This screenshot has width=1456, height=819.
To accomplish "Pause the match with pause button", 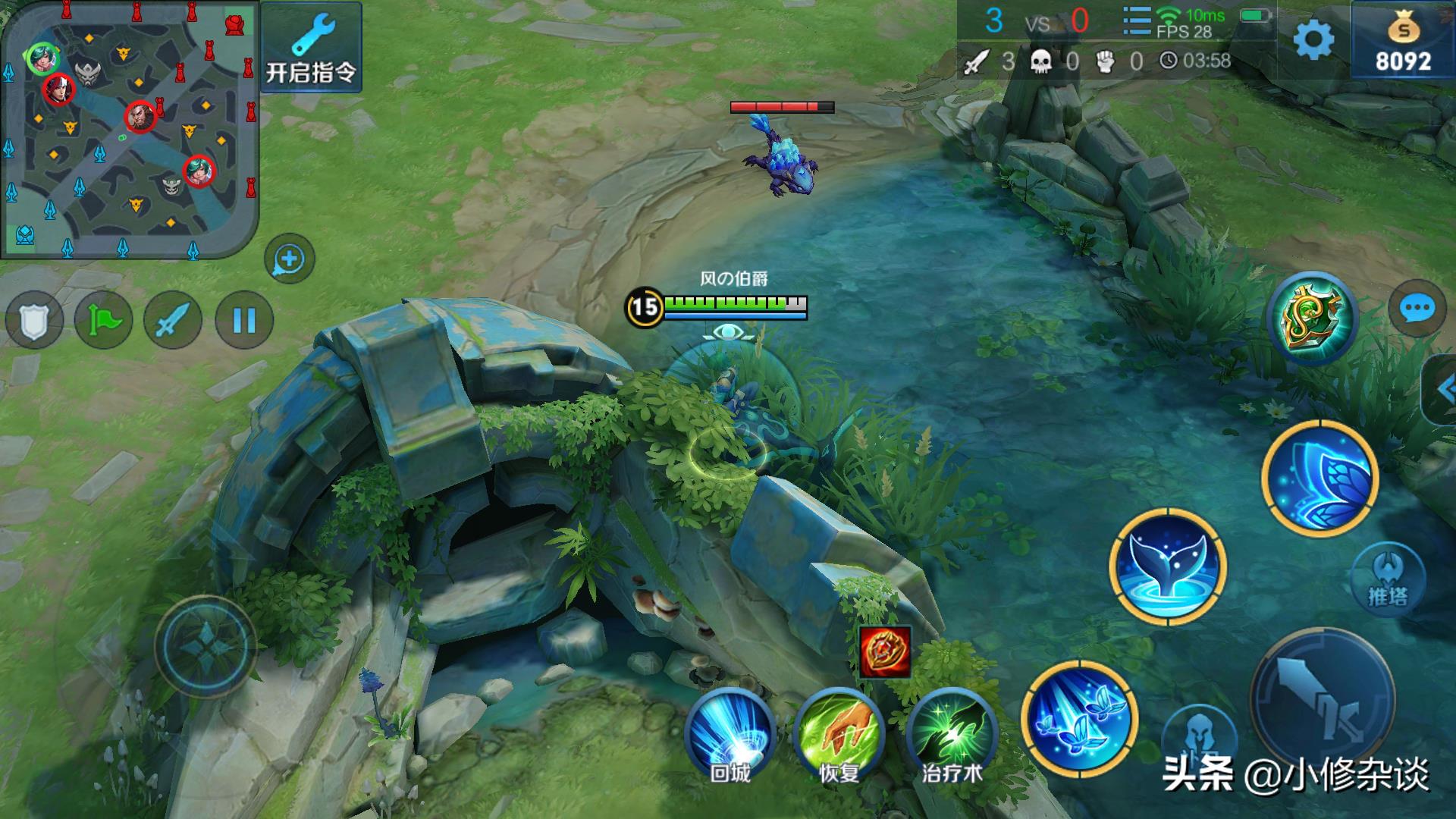I will [243, 321].
